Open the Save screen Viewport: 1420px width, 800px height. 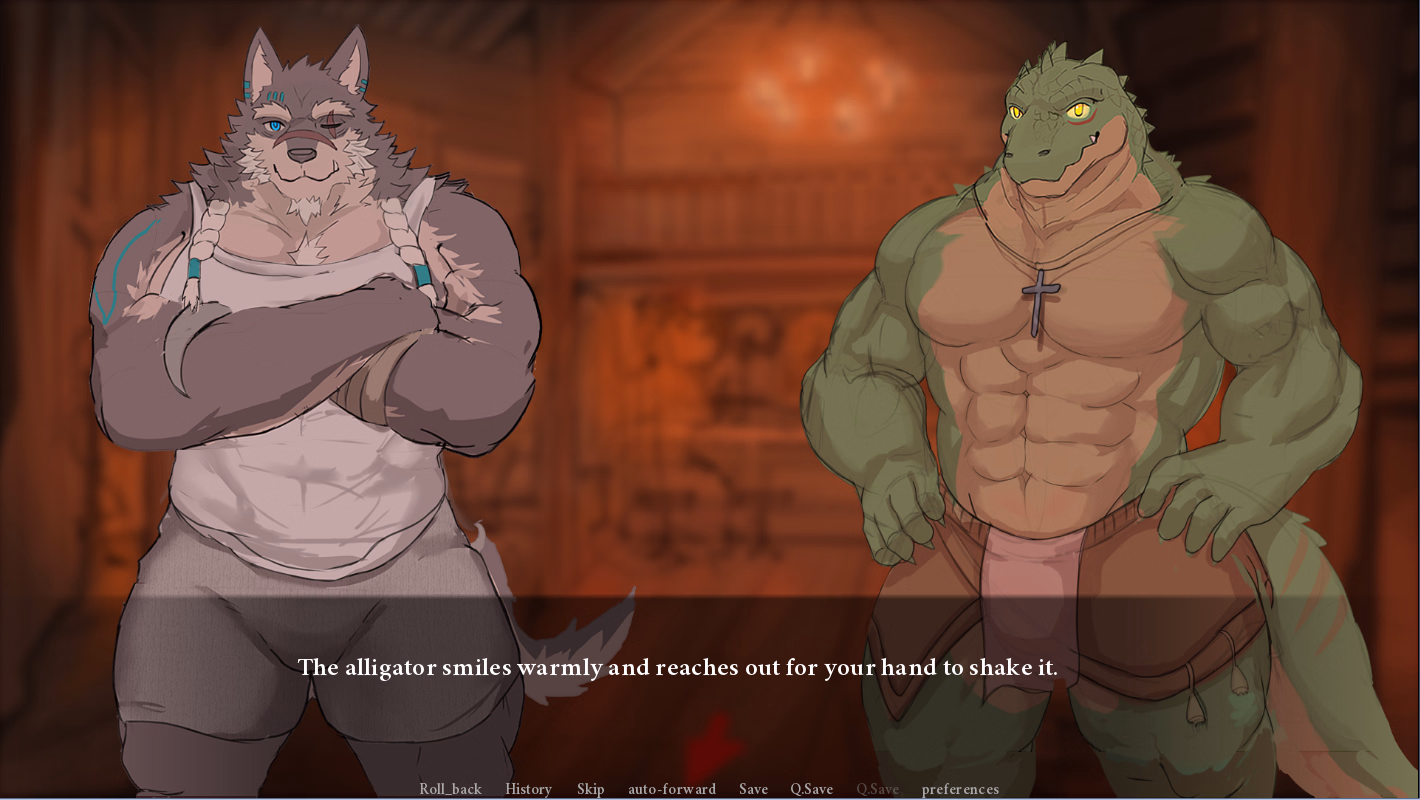click(x=753, y=789)
